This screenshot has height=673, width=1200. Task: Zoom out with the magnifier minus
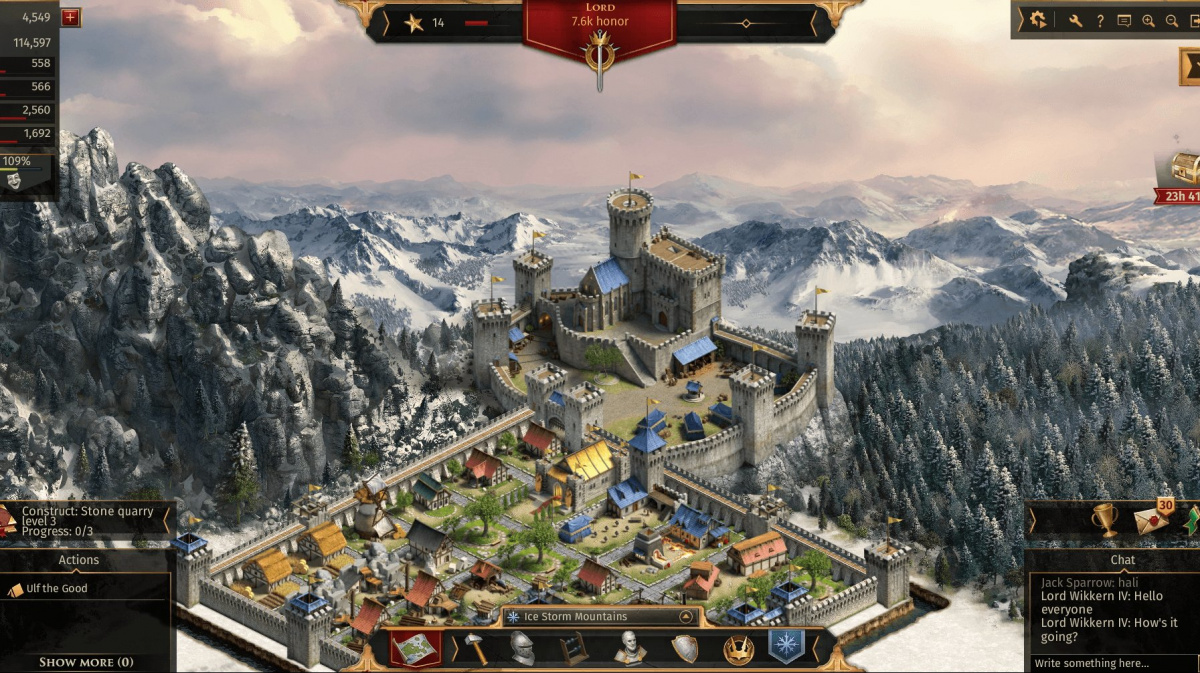click(1172, 20)
